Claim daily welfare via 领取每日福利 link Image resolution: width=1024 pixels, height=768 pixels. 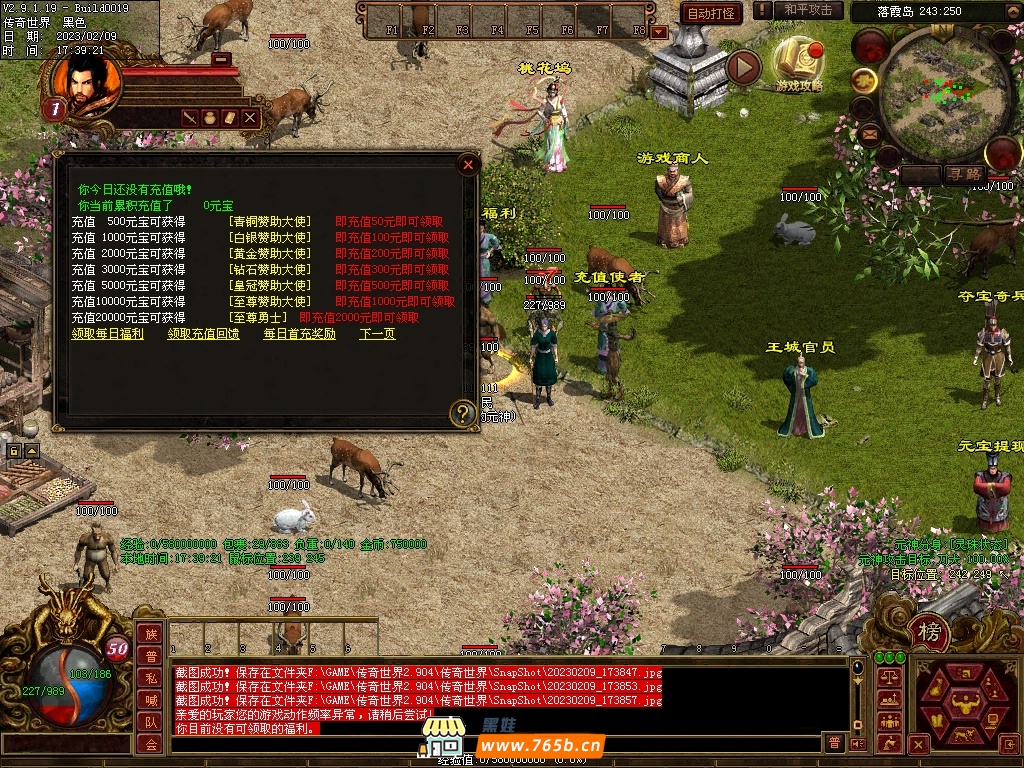click(108, 334)
